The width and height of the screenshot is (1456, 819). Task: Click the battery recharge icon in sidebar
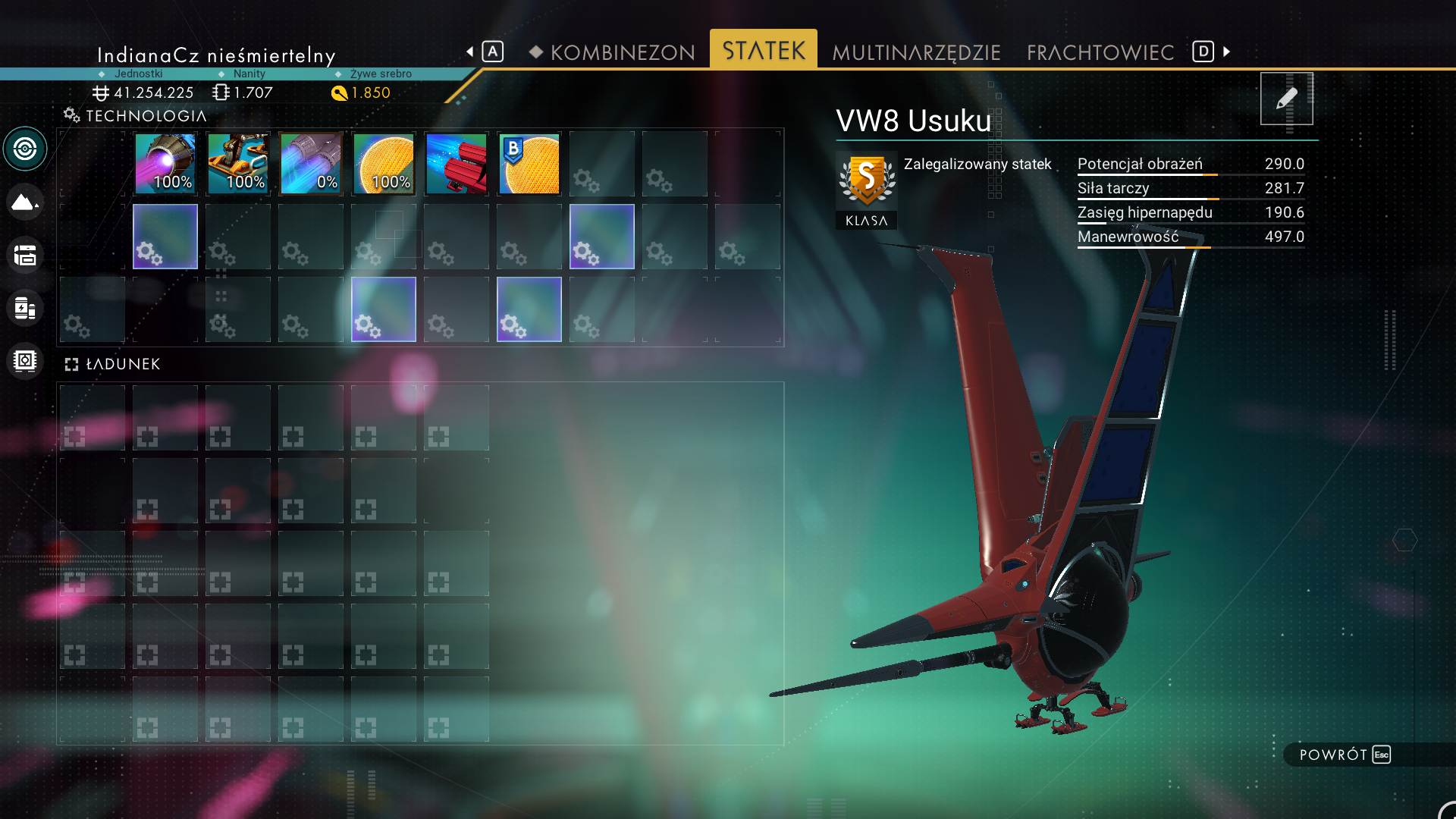click(x=25, y=309)
